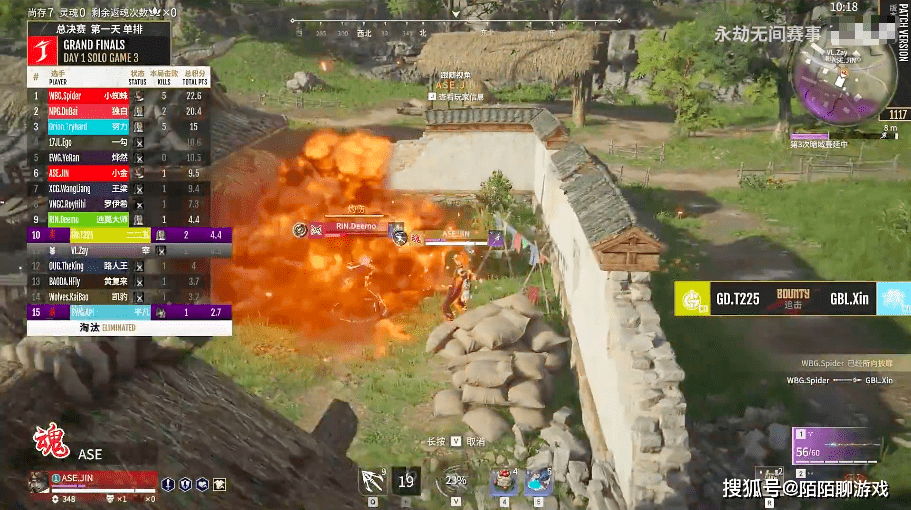911x510 pixels.
Task: Activate the grappling hook skill icon
Action: point(372,482)
